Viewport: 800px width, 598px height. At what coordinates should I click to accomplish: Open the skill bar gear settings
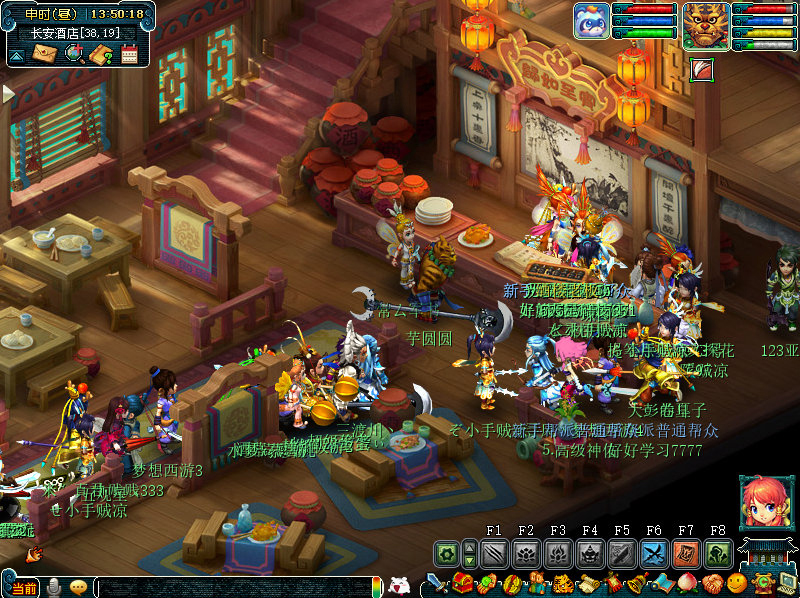coord(446,553)
